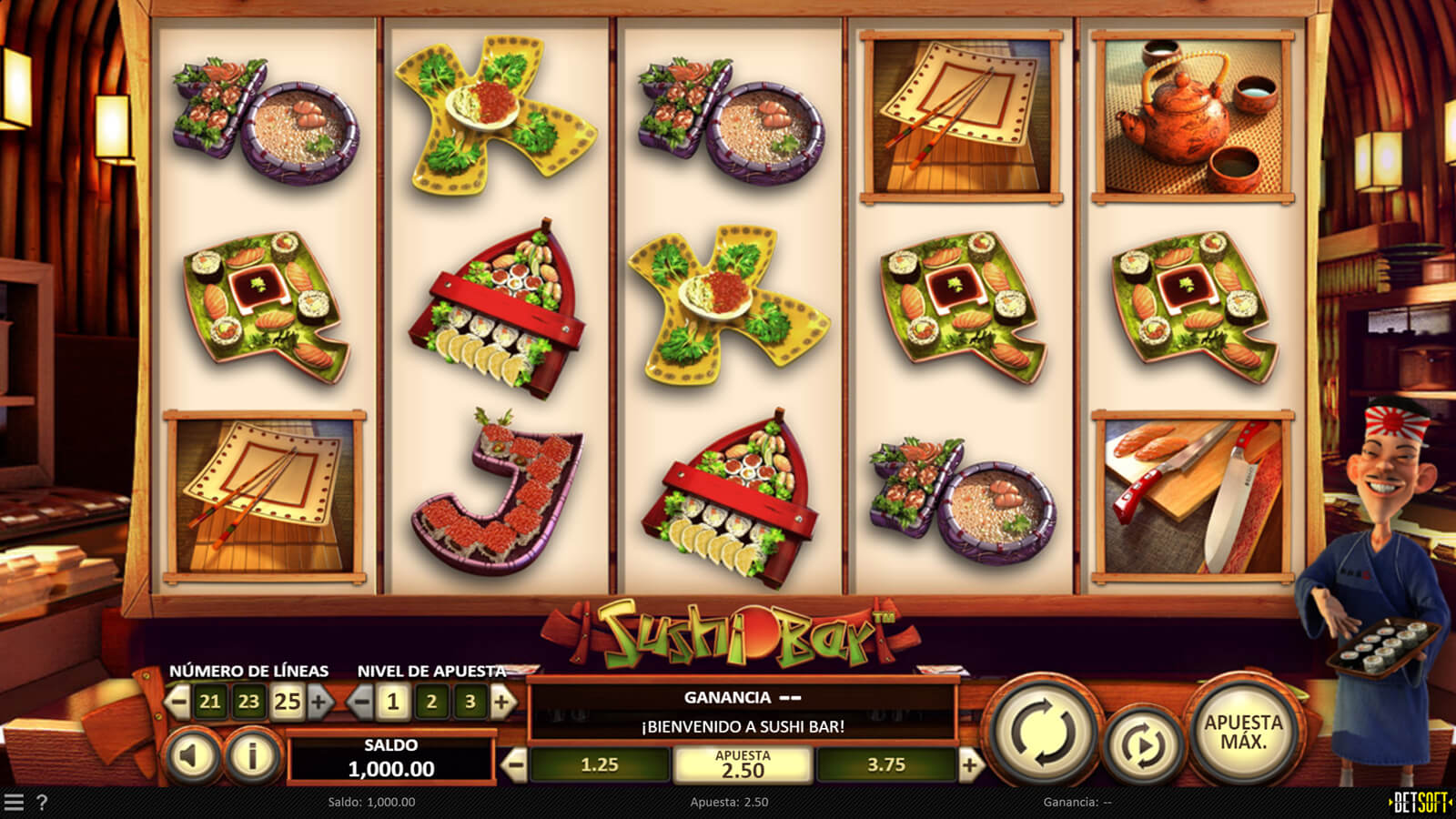This screenshot has width=1456, height=819.
Task: Select 21 lines
Action: tap(210, 702)
